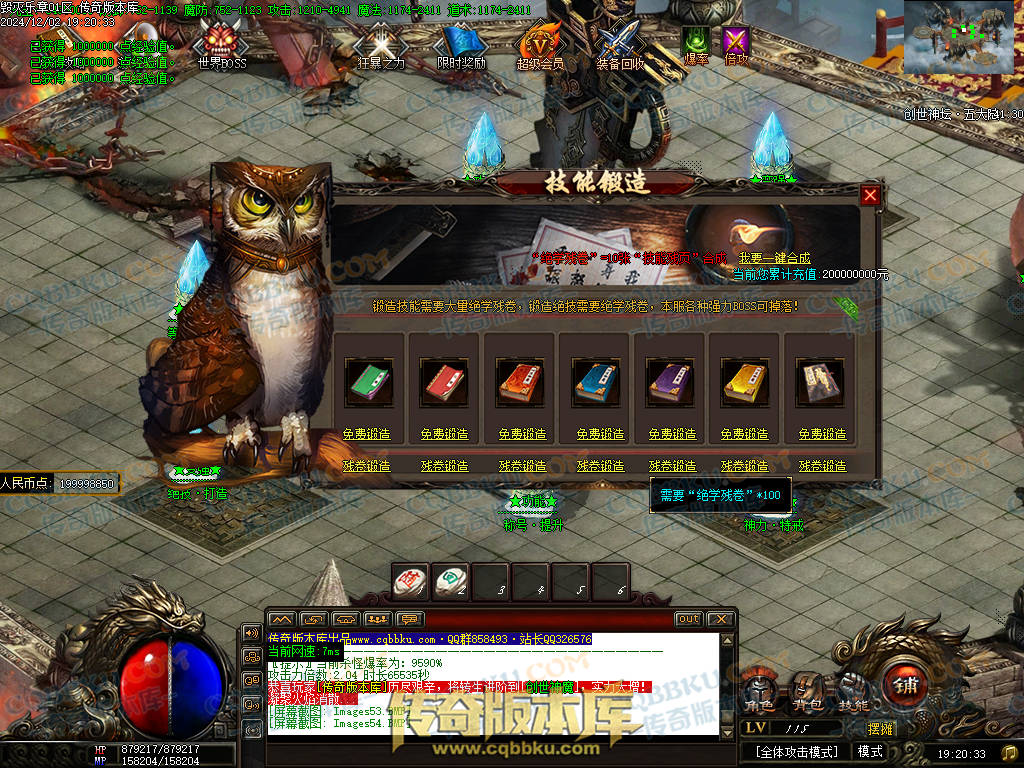Open the 超级会员 super VIP menu
Image resolution: width=1024 pixels, height=768 pixels.
(540, 45)
